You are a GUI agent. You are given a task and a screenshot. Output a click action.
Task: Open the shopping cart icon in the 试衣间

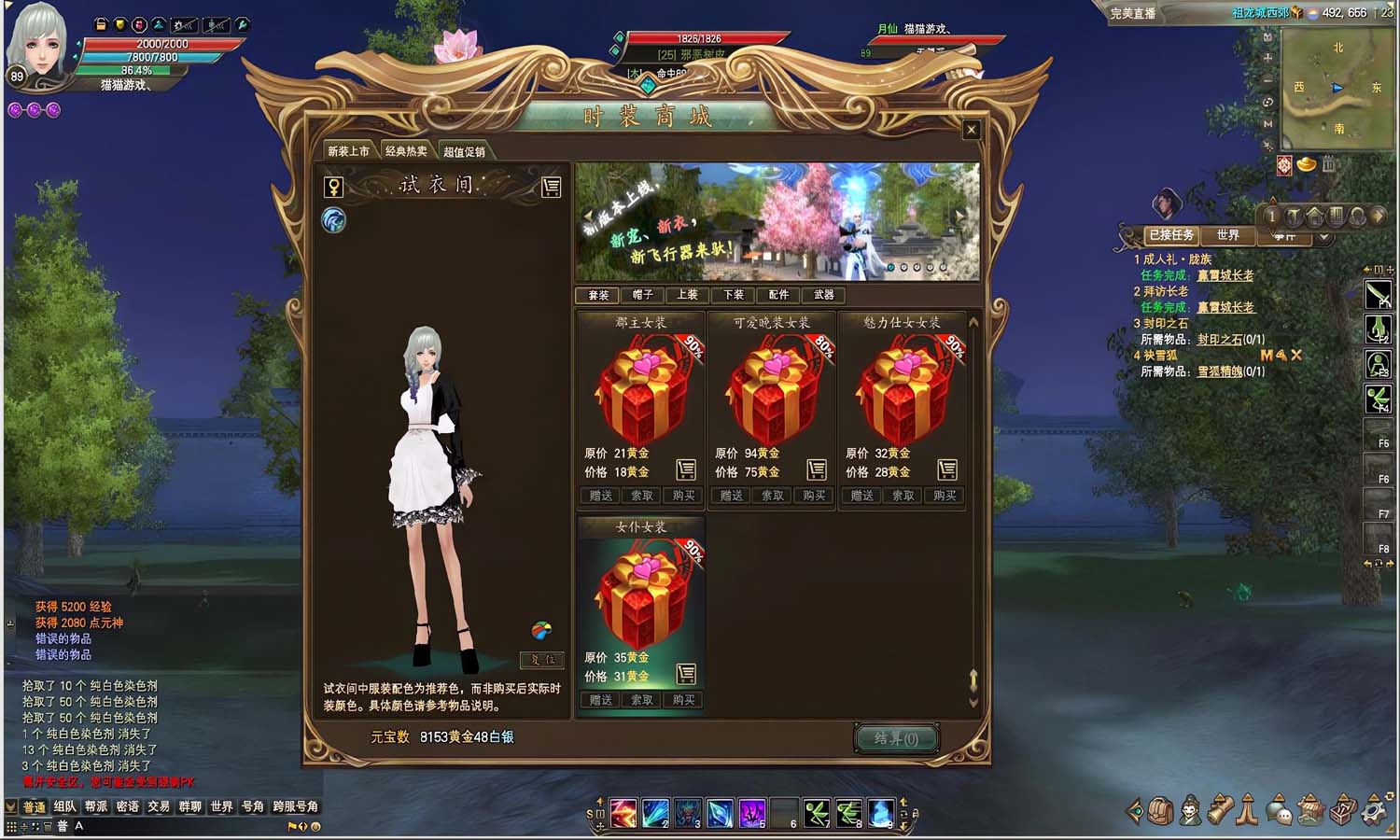pyautogui.click(x=550, y=187)
